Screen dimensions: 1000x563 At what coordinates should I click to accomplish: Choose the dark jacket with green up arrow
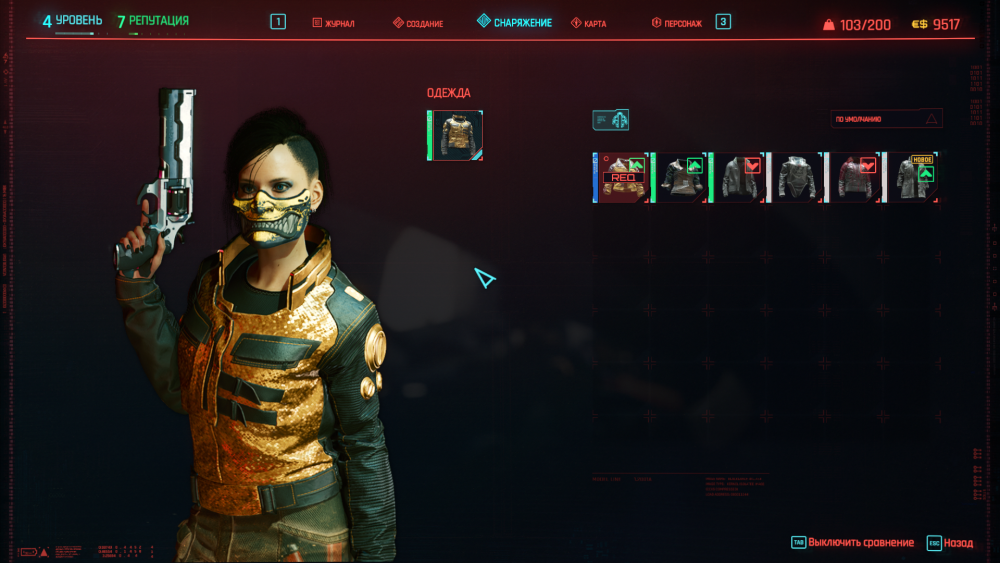[x=680, y=178]
